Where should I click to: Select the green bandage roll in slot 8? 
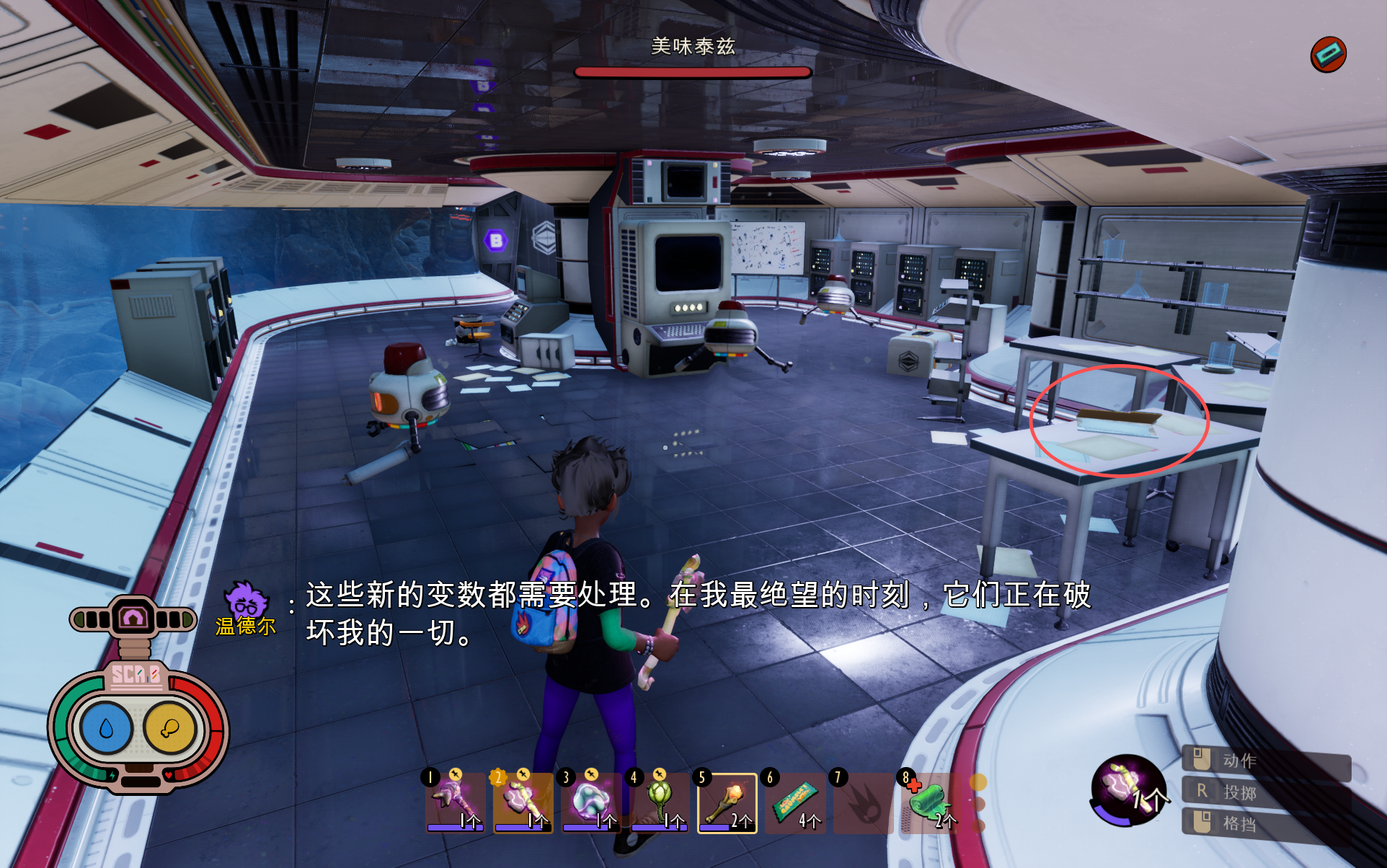pos(931,802)
